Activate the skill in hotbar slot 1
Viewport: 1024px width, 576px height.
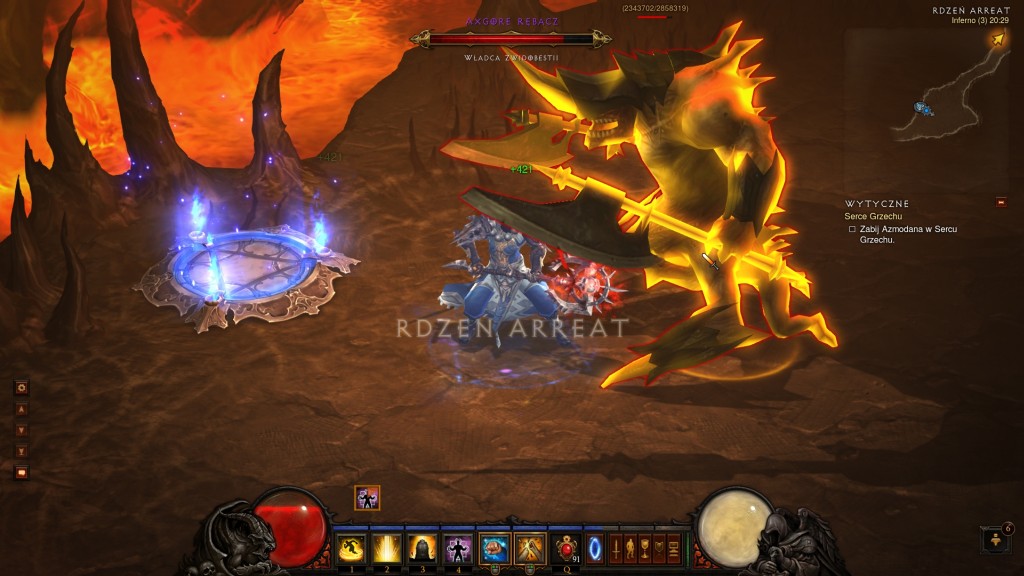click(x=350, y=548)
